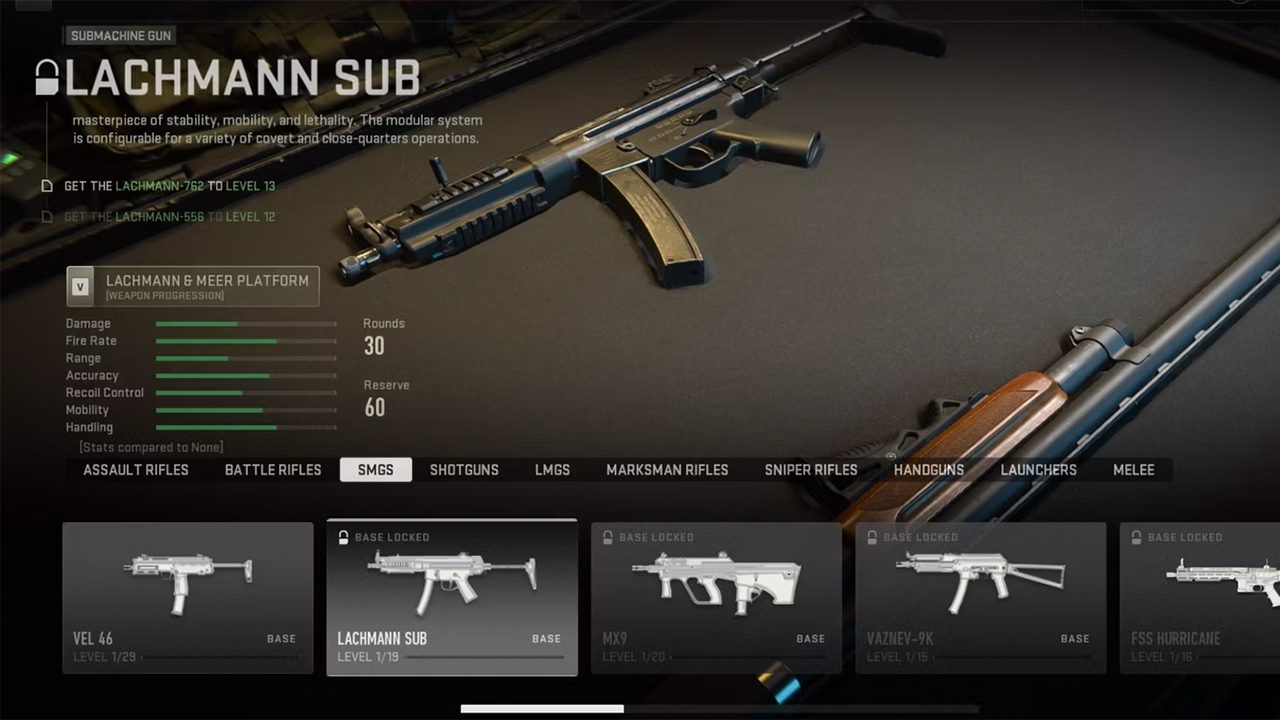This screenshot has width=1280, height=720.
Task: Choose the Lachmann Sub weapon tile
Action: (452, 597)
